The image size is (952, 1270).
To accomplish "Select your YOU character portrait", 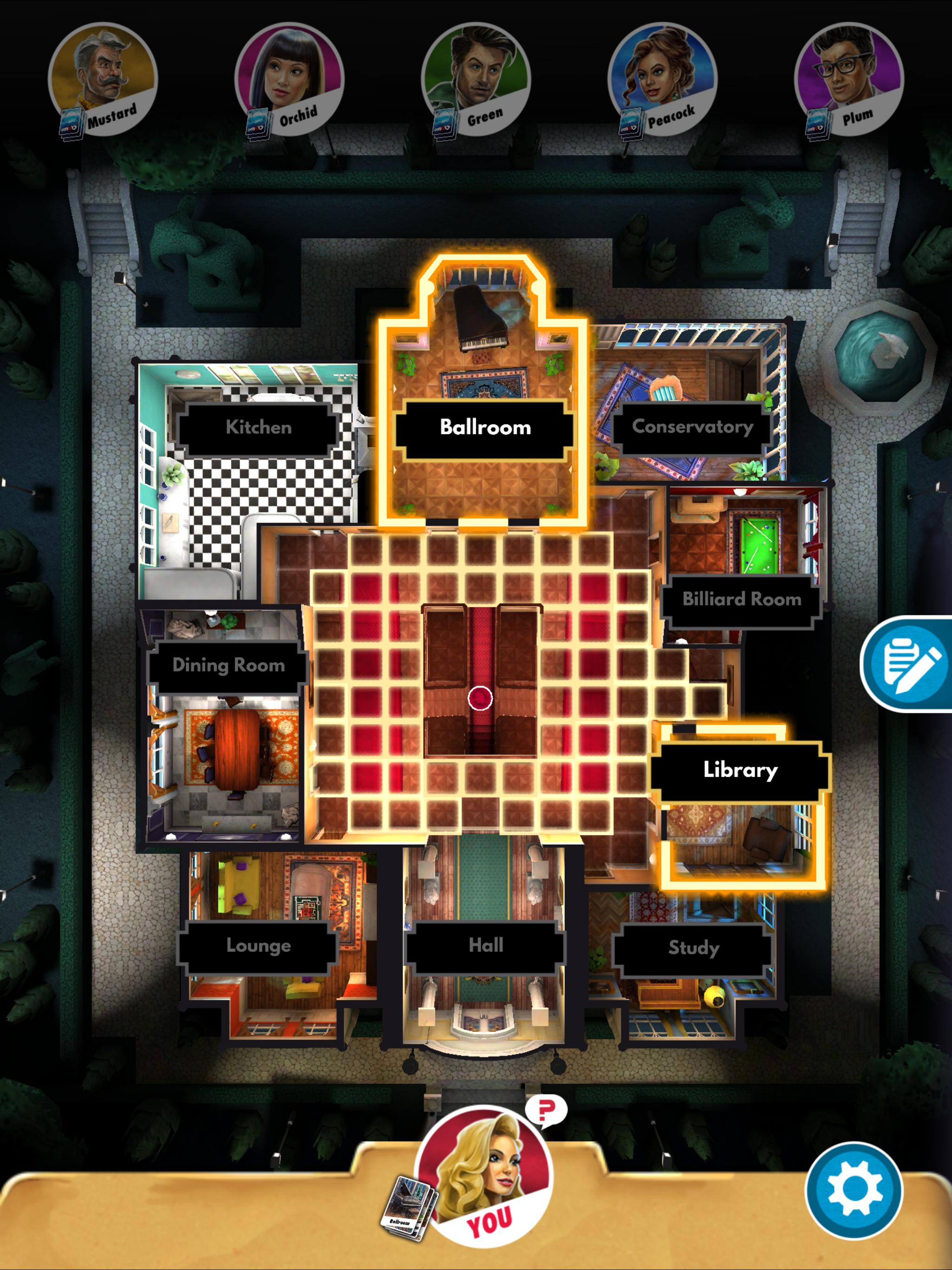I will click(x=485, y=1177).
